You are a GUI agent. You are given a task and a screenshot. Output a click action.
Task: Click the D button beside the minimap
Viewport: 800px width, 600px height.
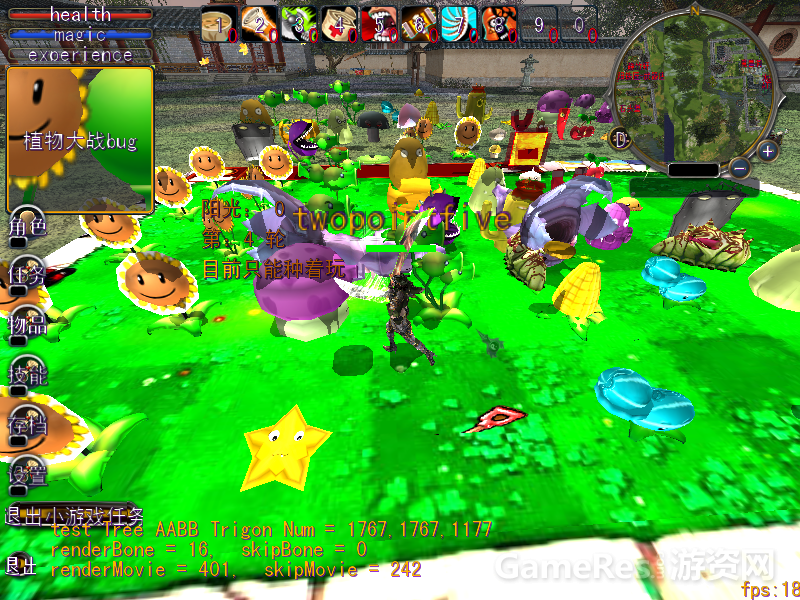click(620, 138)
